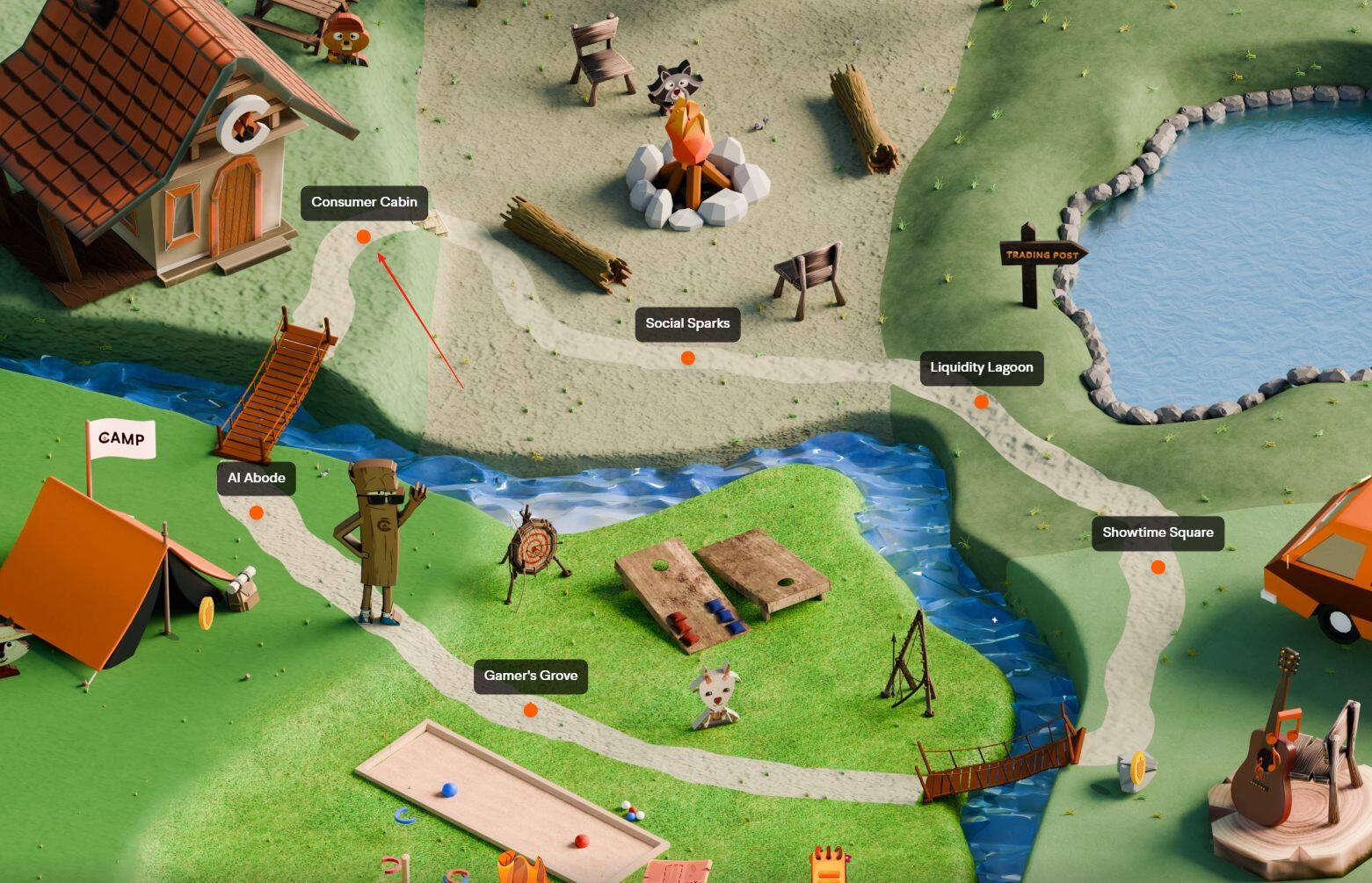Select the Gamer's Grove label
Image resolution: width=1372 pixels, height=883 pixels.
tap(530, 676)
